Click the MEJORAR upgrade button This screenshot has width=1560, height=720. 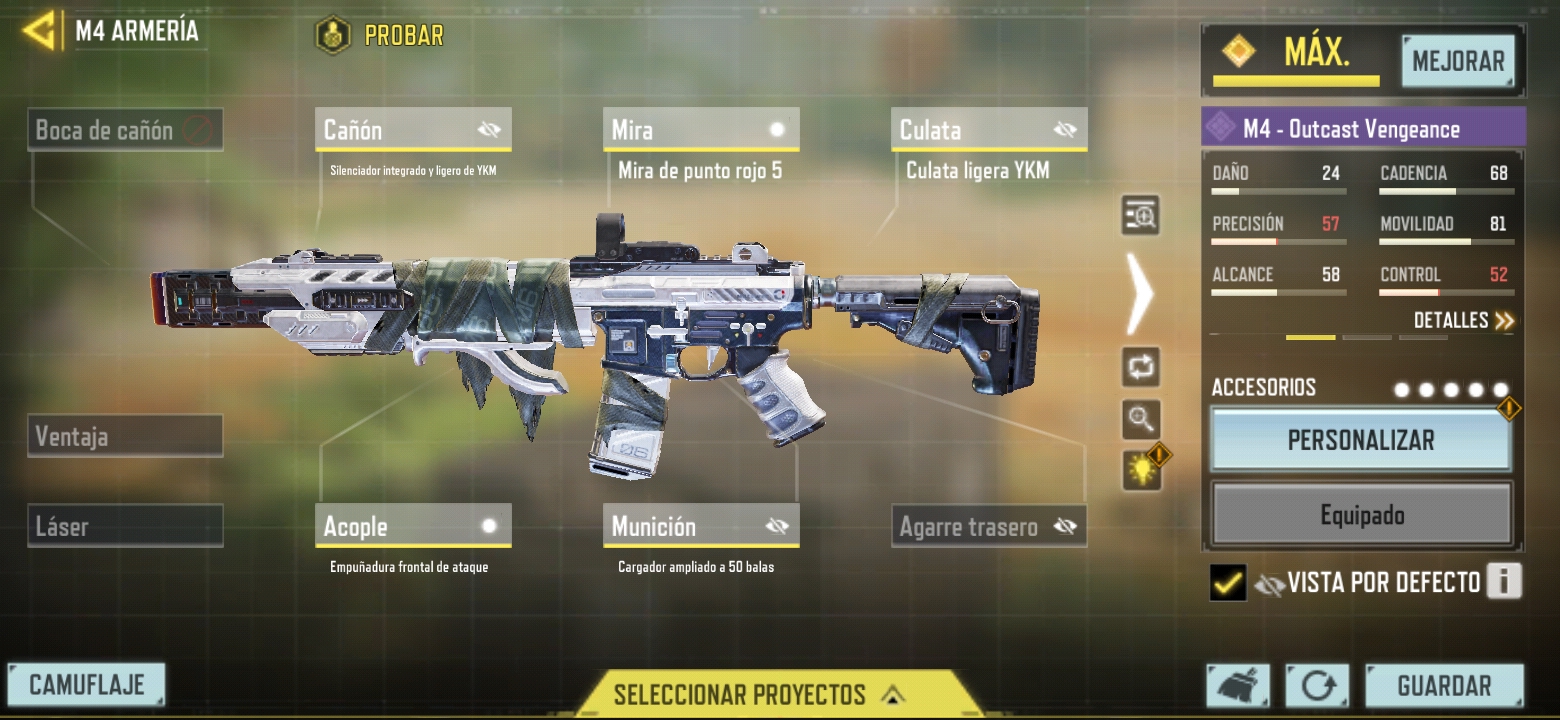[x=1458, y=62]
